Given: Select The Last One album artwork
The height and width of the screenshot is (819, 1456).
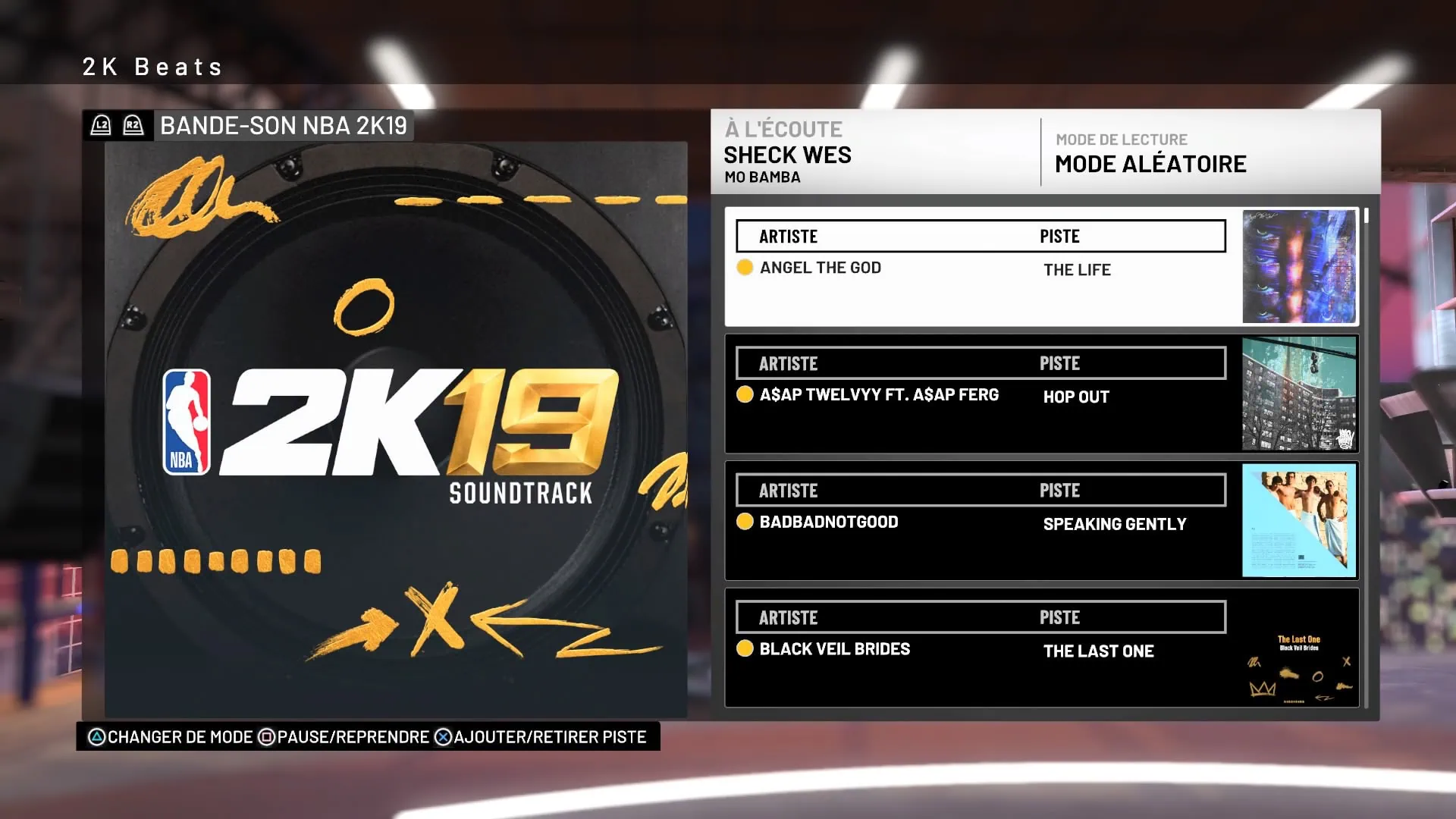Looking at the screenshot, I should pyautogui.click(x=1298, y=648).
